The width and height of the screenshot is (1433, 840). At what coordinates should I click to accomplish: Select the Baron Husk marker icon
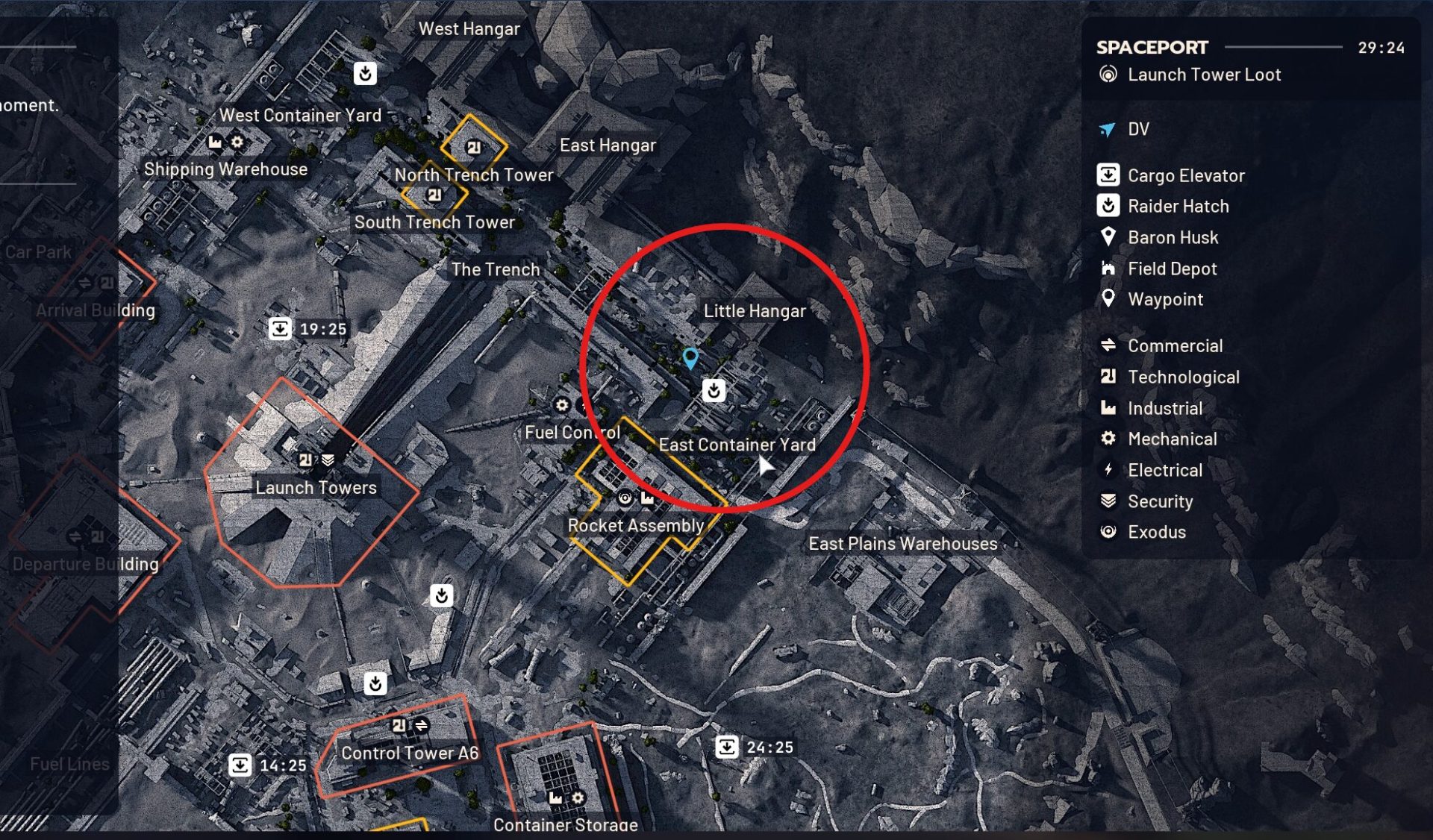point(1110,237)
